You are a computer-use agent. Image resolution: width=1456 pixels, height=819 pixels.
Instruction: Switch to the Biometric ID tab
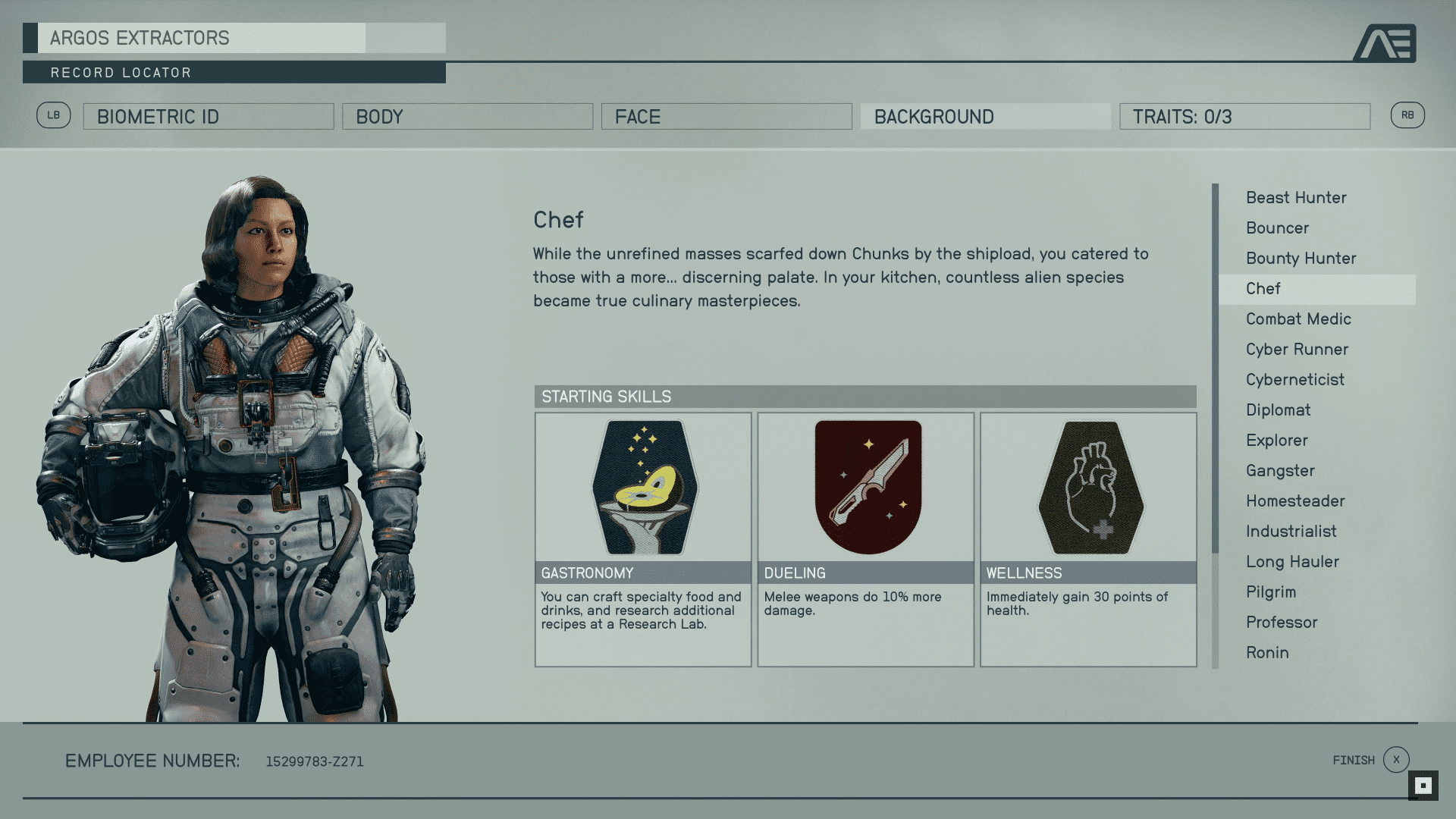point(208,117)
